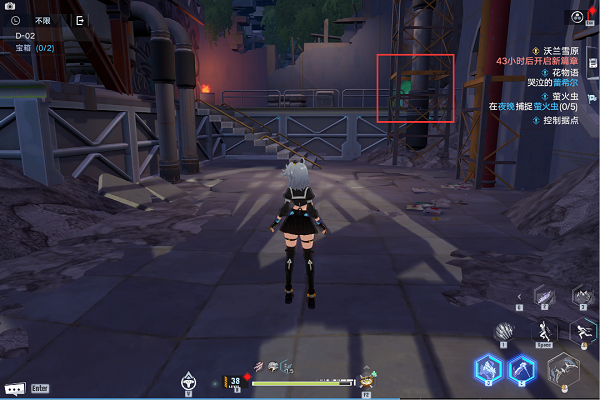Image resolution: width=600 pixels, height=400 pixels.
Task: Open the three-dot circle menu icon
Action: tap(577, 17)
